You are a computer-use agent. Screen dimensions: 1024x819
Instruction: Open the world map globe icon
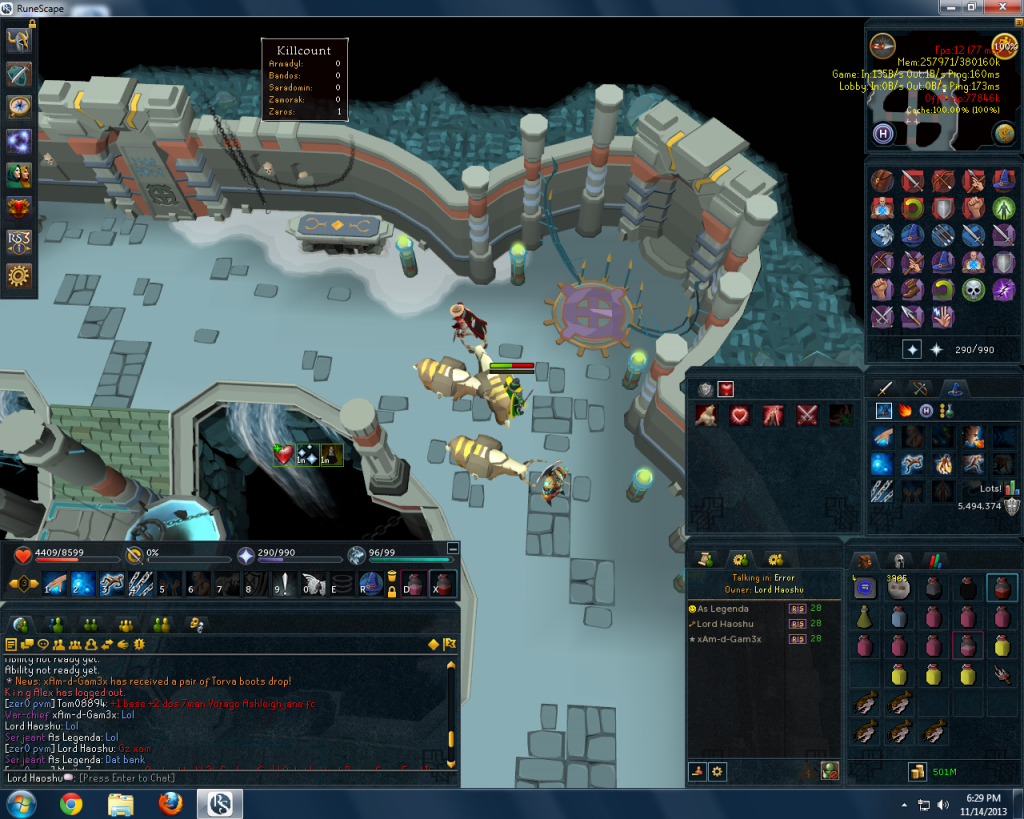1004,134
